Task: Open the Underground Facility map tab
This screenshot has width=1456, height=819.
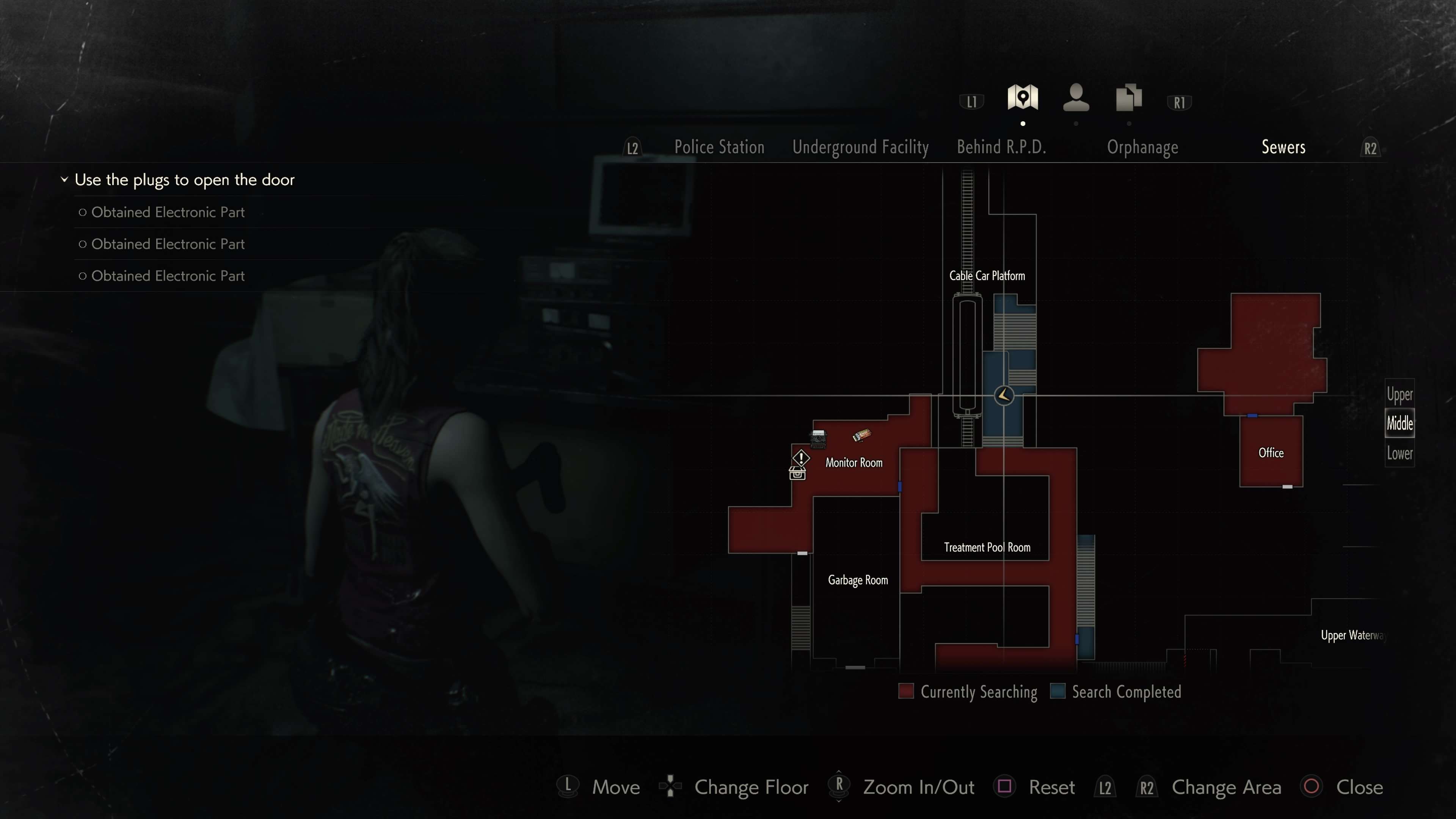Action: click(860, 147)
